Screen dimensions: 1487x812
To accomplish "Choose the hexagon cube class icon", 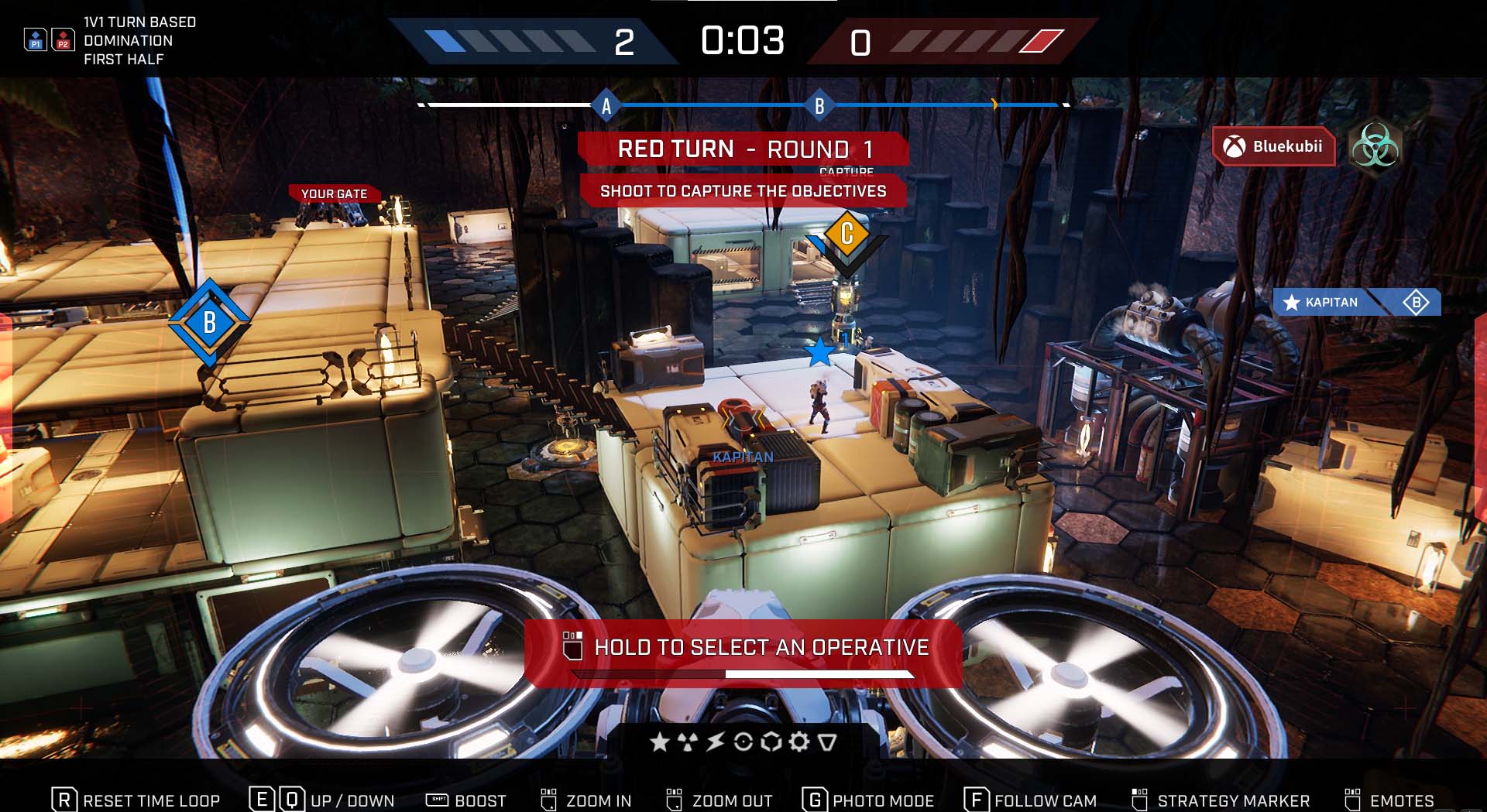I will 771,742.
